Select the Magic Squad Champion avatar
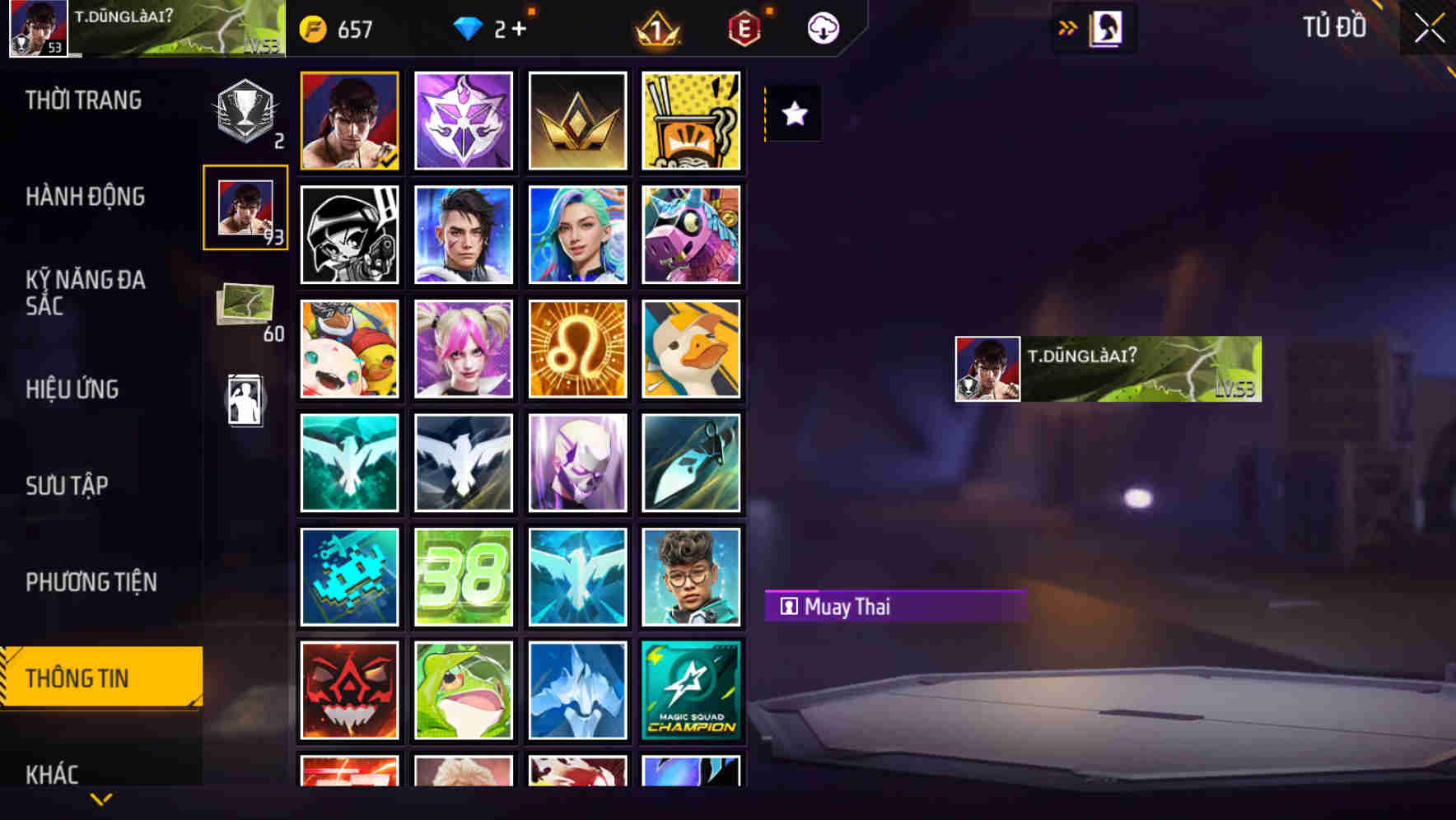1456x820 pixels. (691, 691)
